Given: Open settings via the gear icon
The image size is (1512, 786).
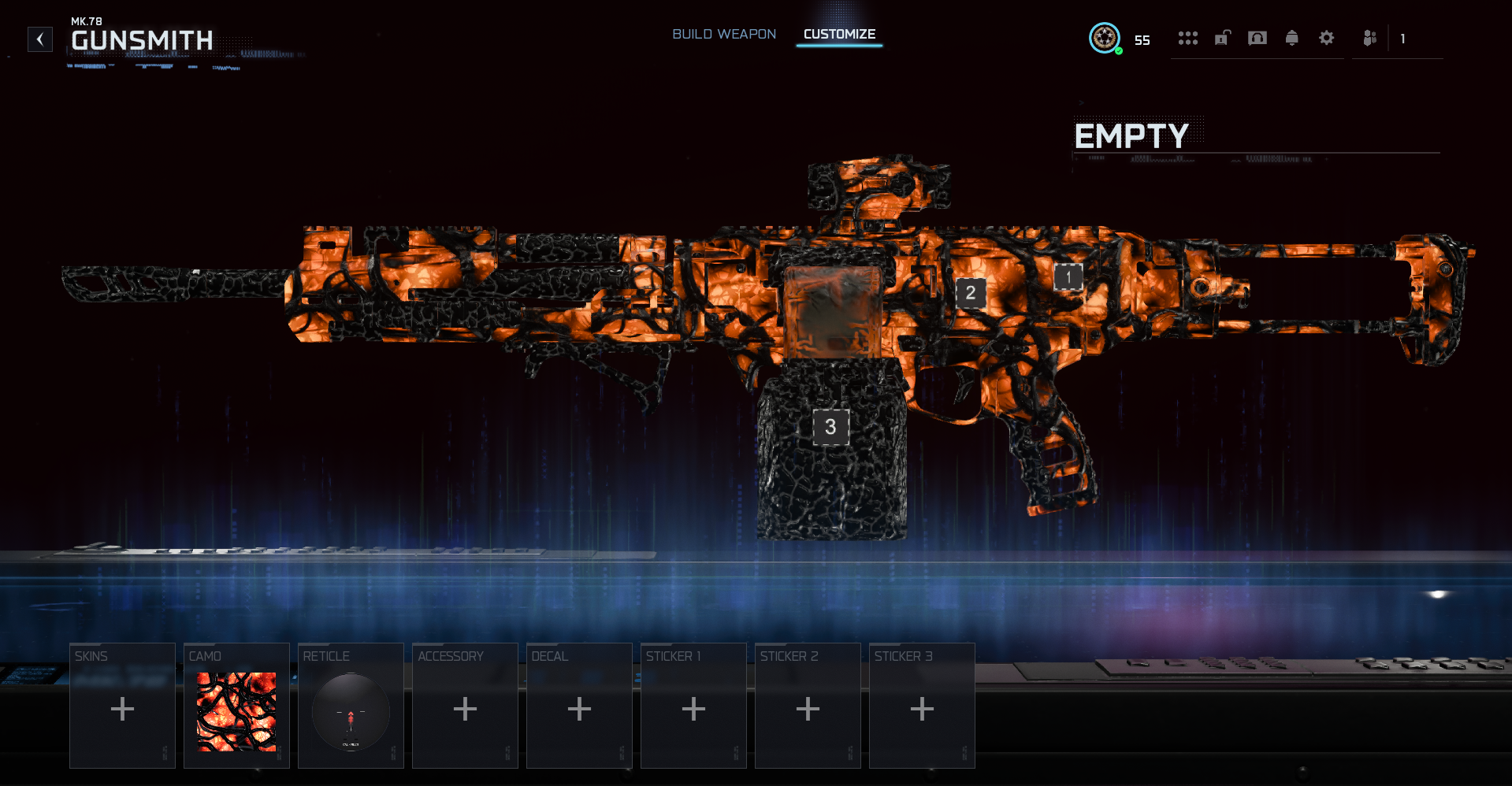Looking at the screenshot, I should tap(1327, 38).
